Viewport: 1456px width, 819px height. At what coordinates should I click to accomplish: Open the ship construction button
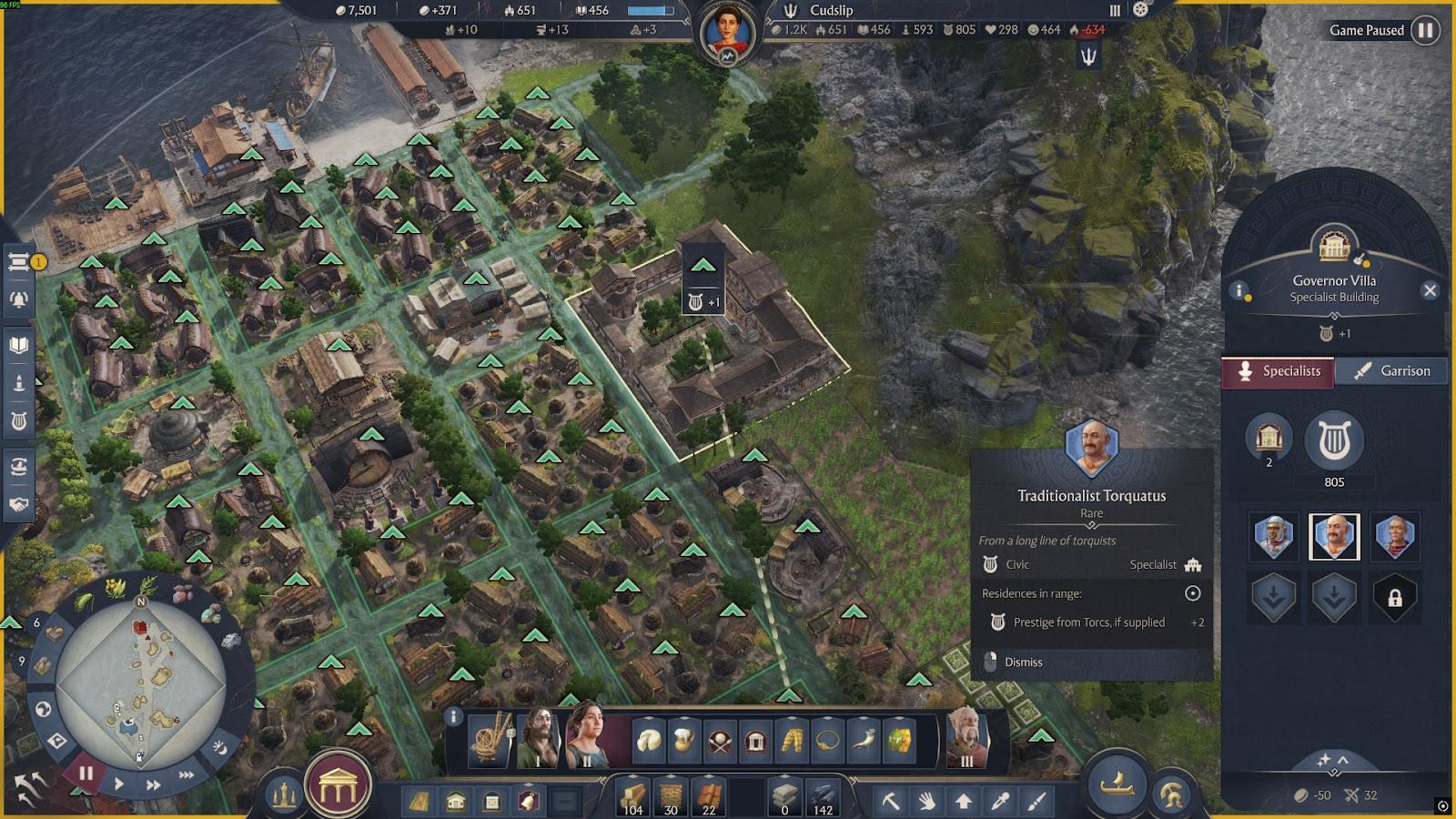[1117, 784]
